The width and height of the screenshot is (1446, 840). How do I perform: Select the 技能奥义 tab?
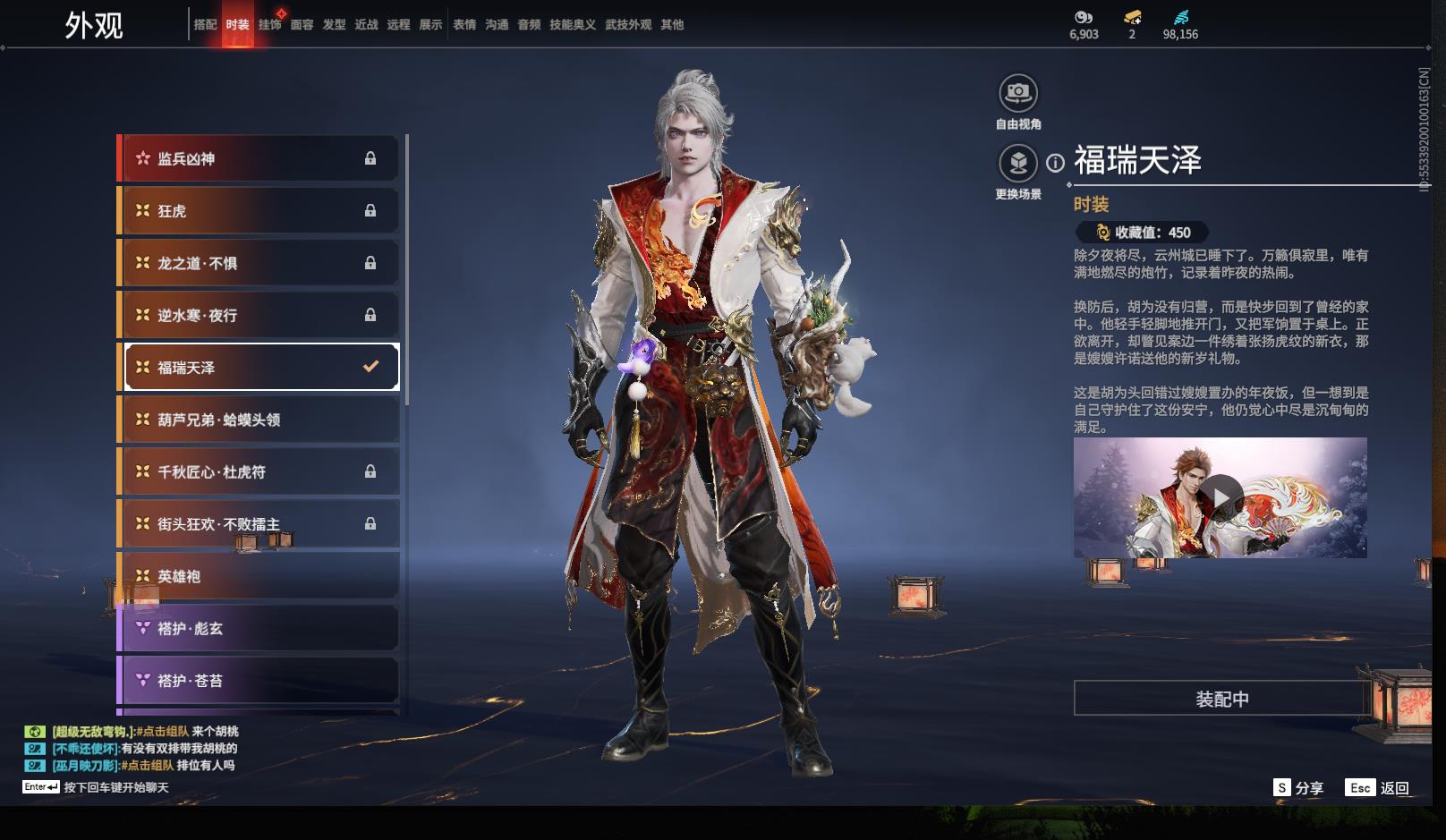tap(572, 25)
